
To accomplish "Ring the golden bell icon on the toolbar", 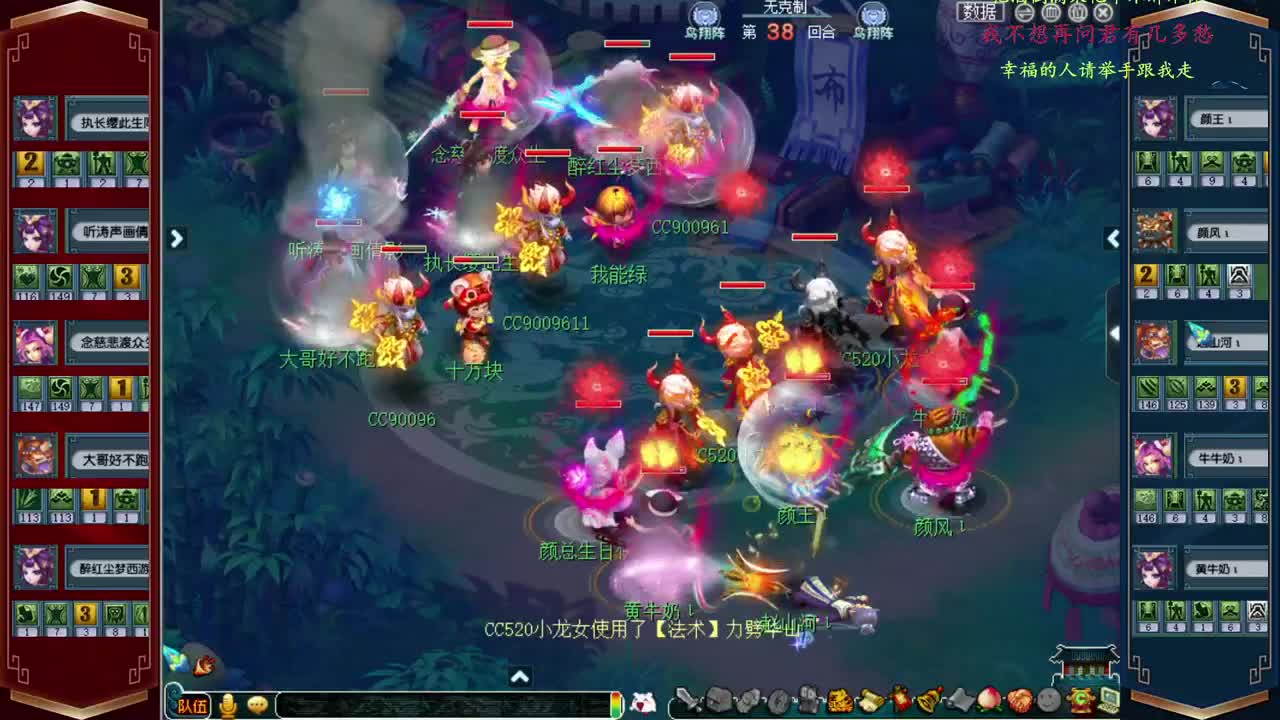I will pos(926,702).
